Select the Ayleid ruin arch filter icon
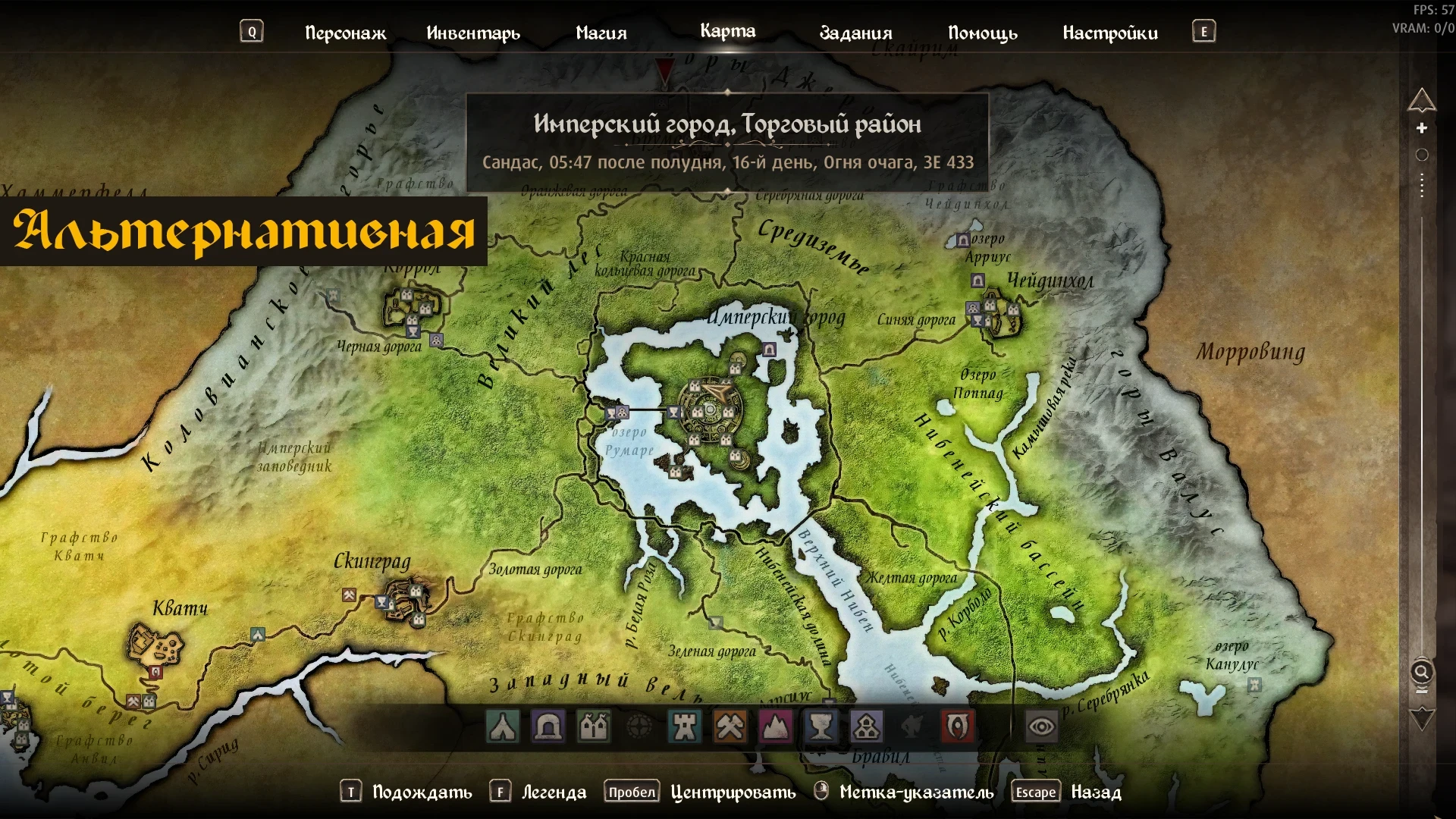The height and width of the screenshot is (819, 1456). click(549, 727)
